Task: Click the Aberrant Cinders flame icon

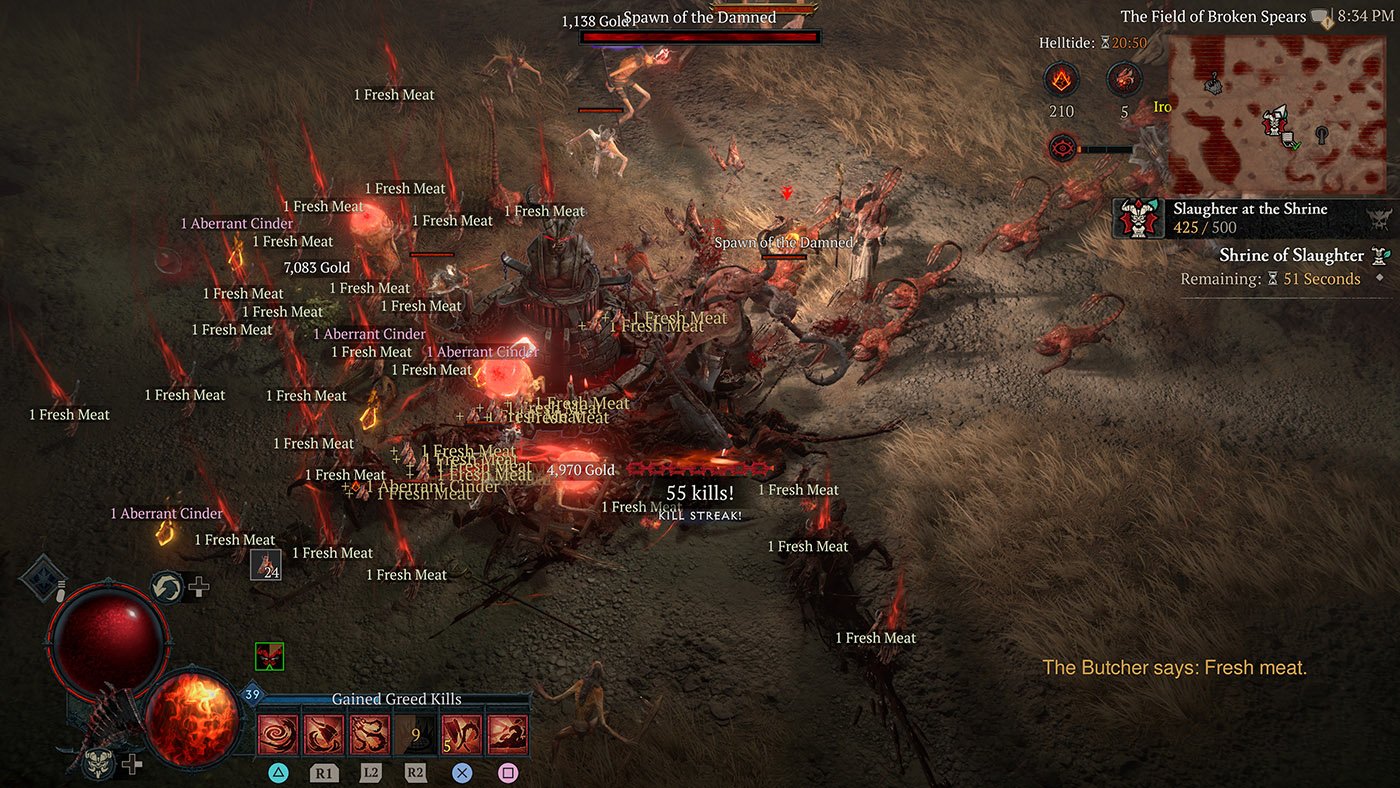Action: click(x=1061, y=80)
